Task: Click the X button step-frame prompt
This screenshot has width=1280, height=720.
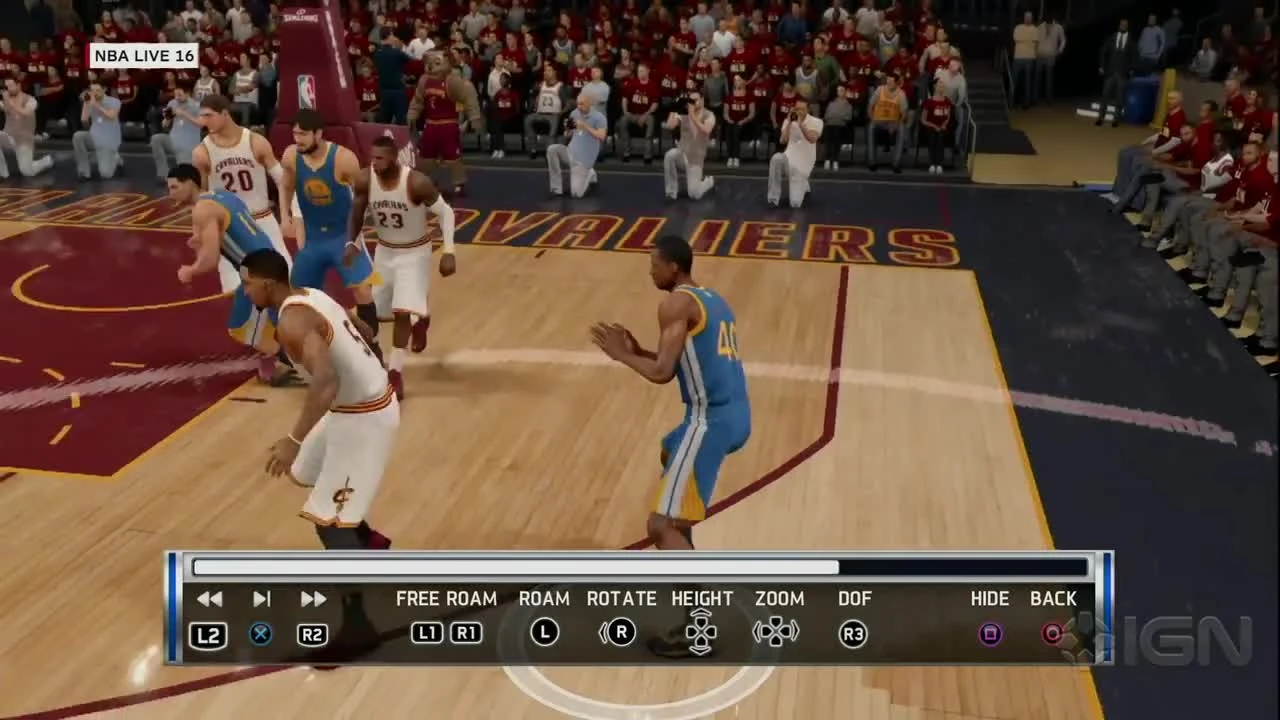Action: (260, 633)
